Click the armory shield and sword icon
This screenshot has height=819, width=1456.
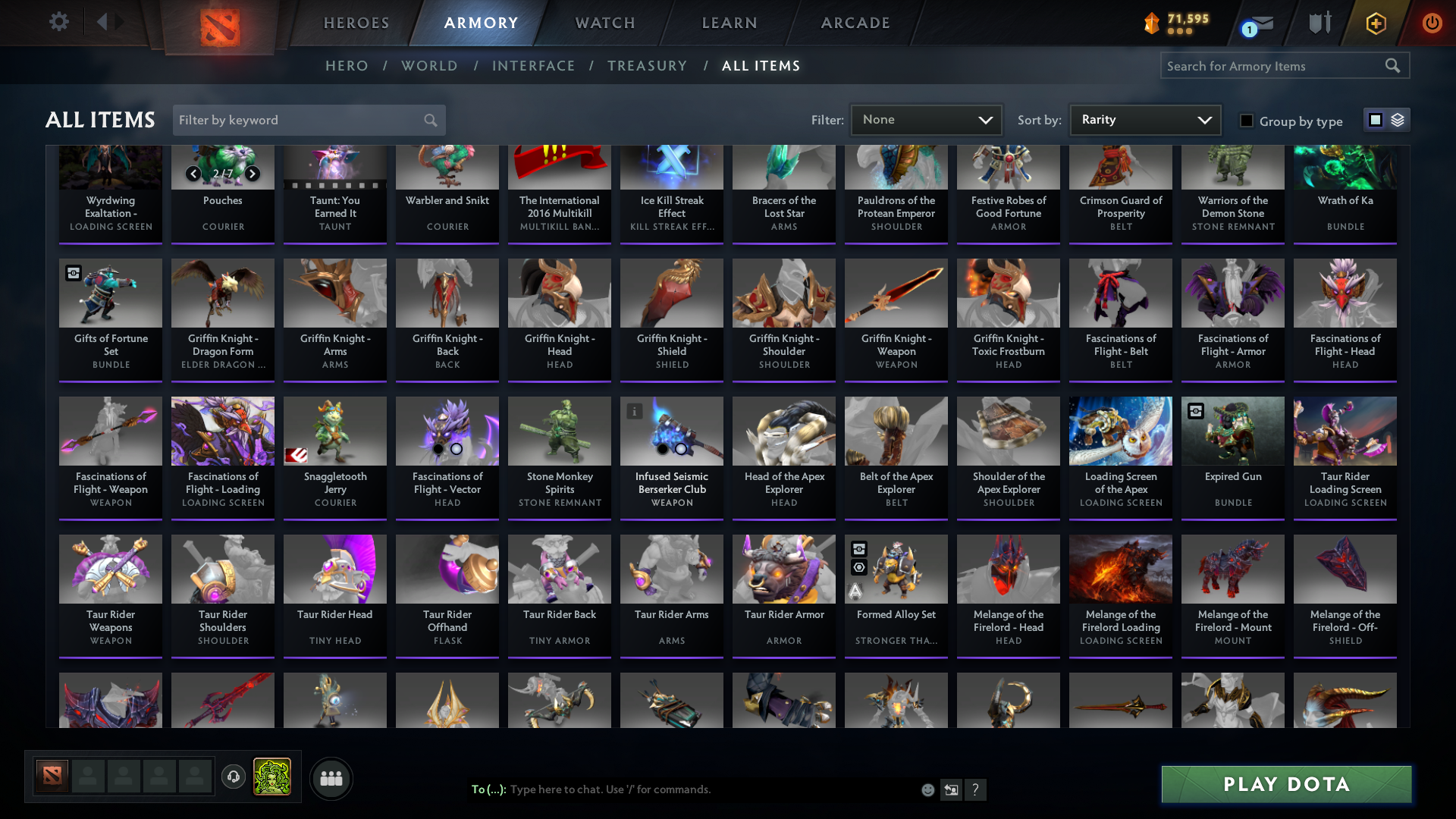click(1319, 23)
